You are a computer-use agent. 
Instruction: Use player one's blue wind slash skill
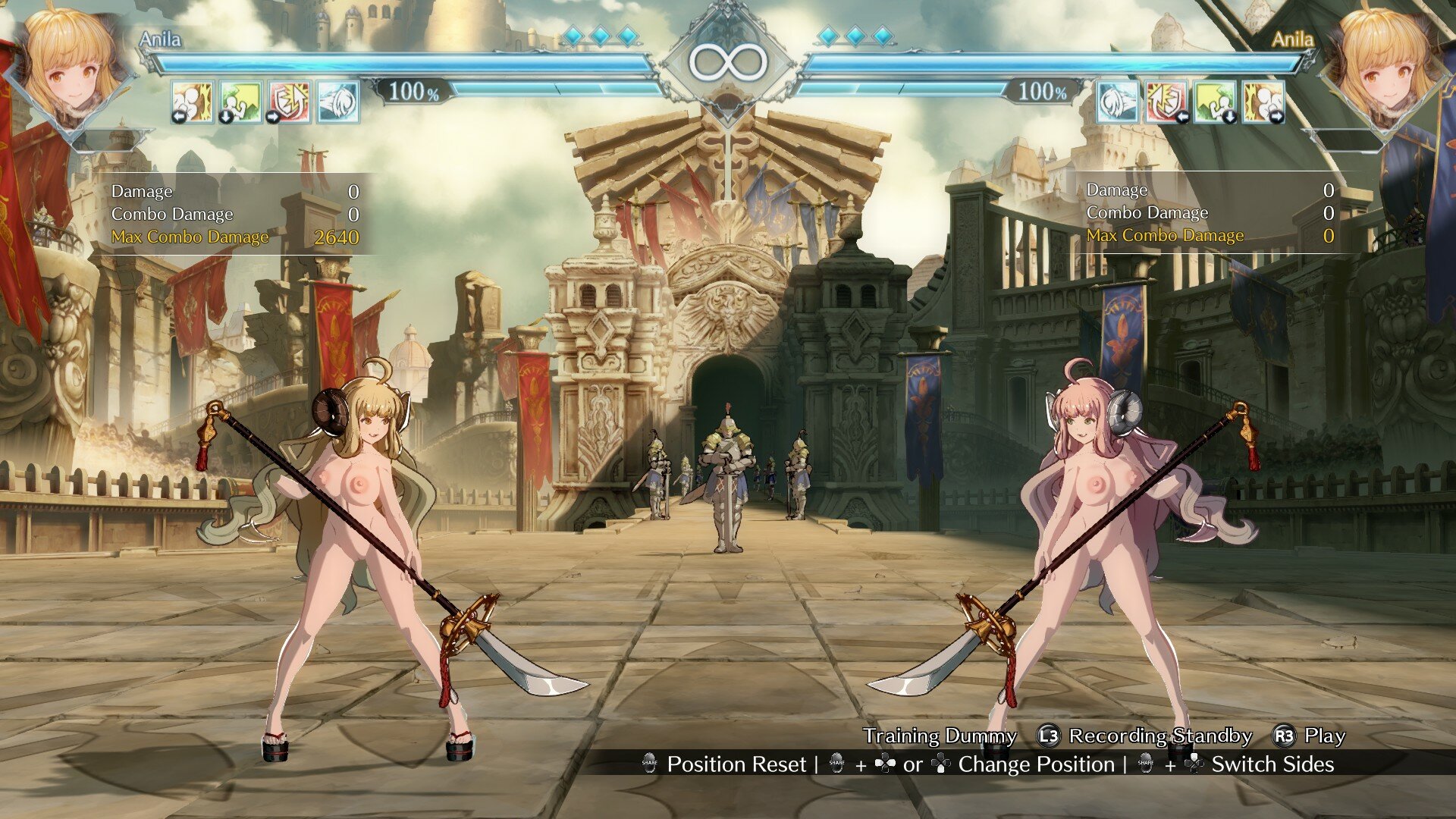[x=337, y=102]
